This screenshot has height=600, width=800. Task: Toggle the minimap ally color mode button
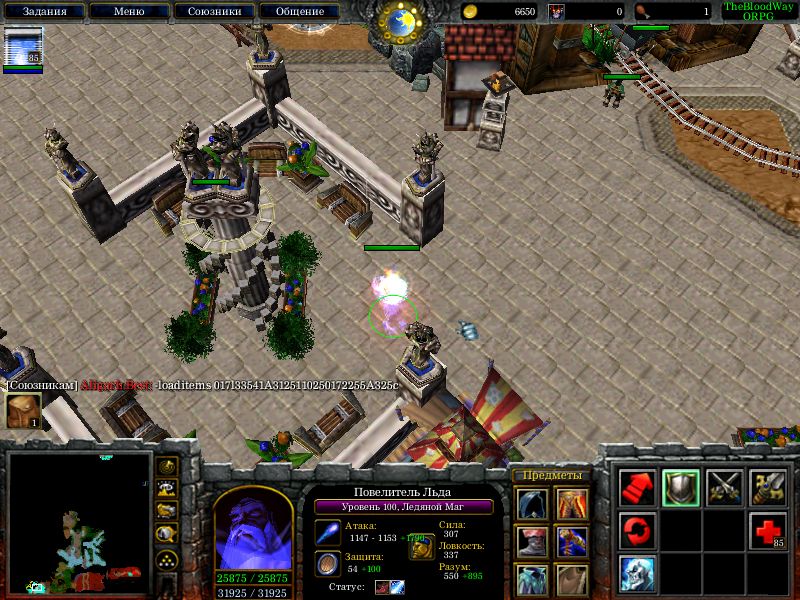pos(168,511)
